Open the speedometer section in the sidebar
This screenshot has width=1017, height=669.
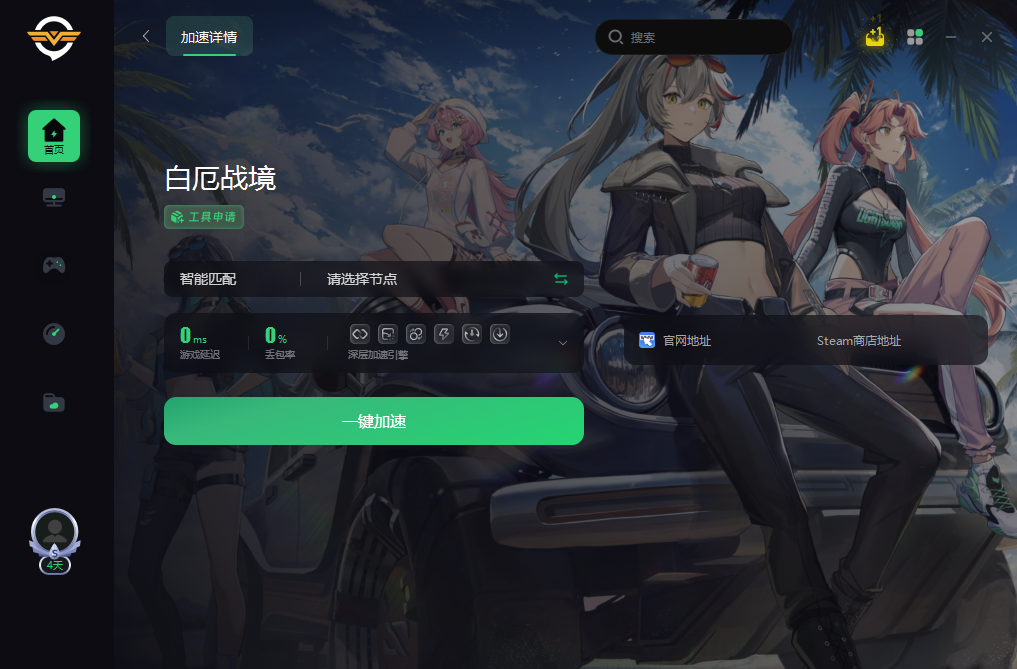[x=54, y=333]
